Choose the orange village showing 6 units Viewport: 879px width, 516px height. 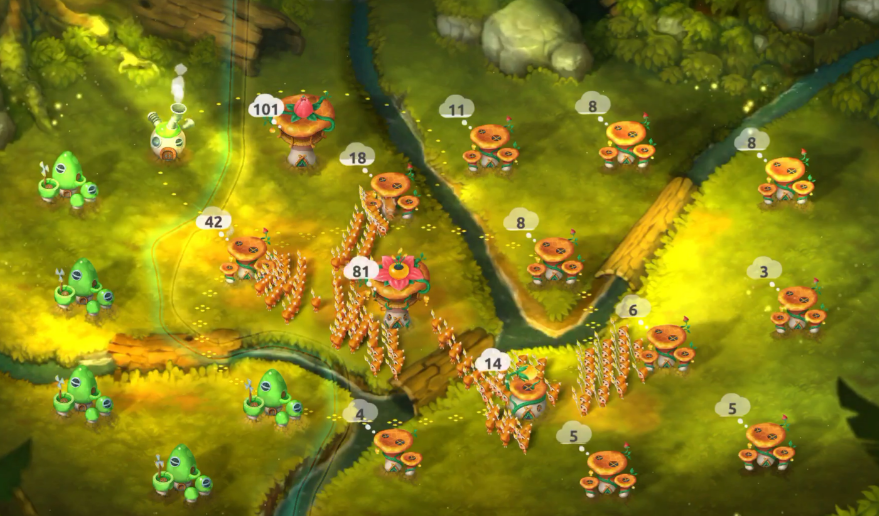(668, 345)
